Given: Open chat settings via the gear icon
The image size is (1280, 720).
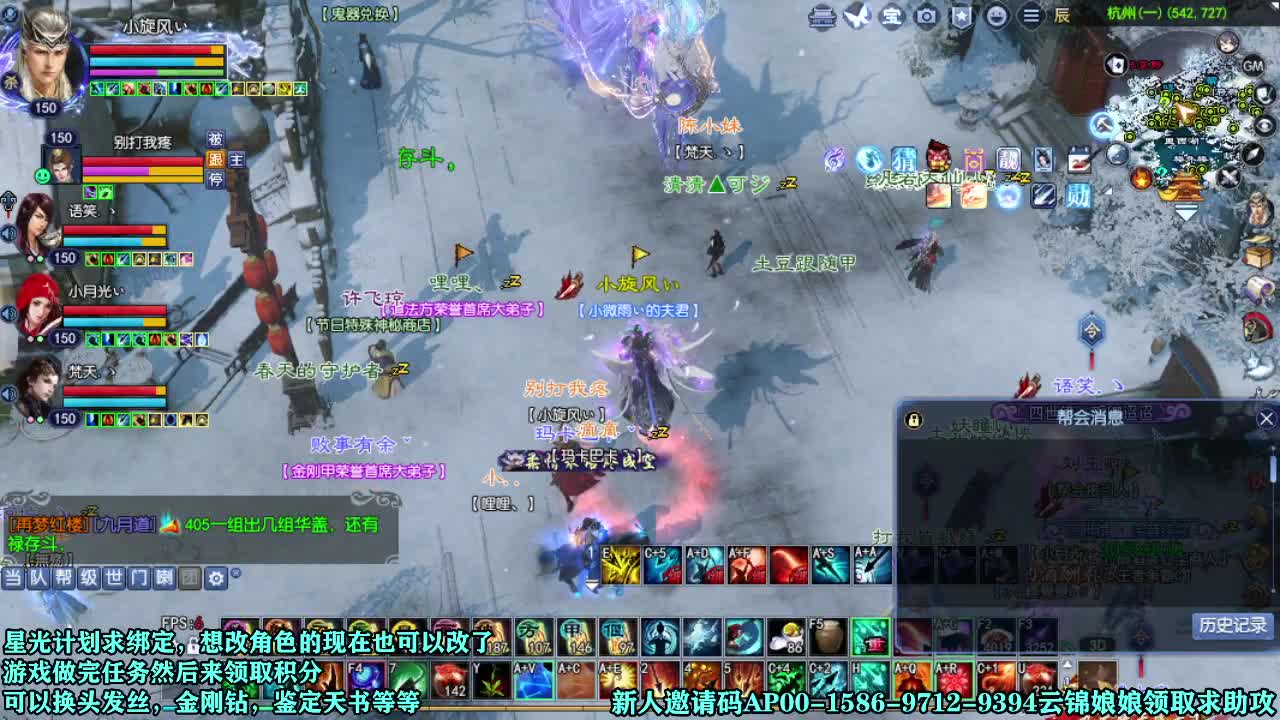Looking at the screenshot, I should [x=216, y=578].
